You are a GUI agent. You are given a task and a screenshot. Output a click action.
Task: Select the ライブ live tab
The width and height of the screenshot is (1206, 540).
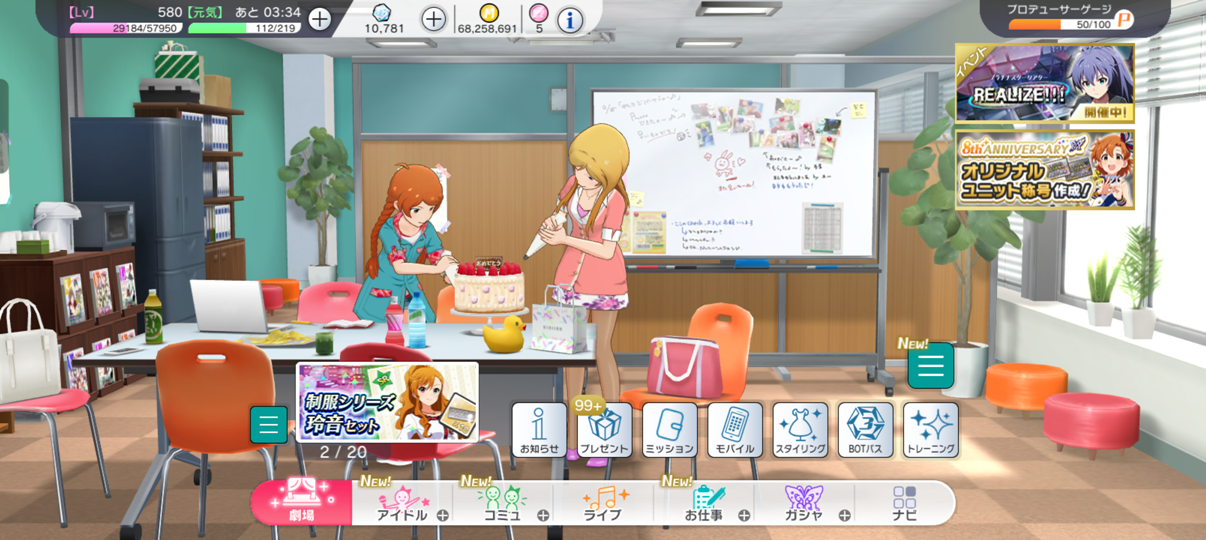(x=604, y=503)
